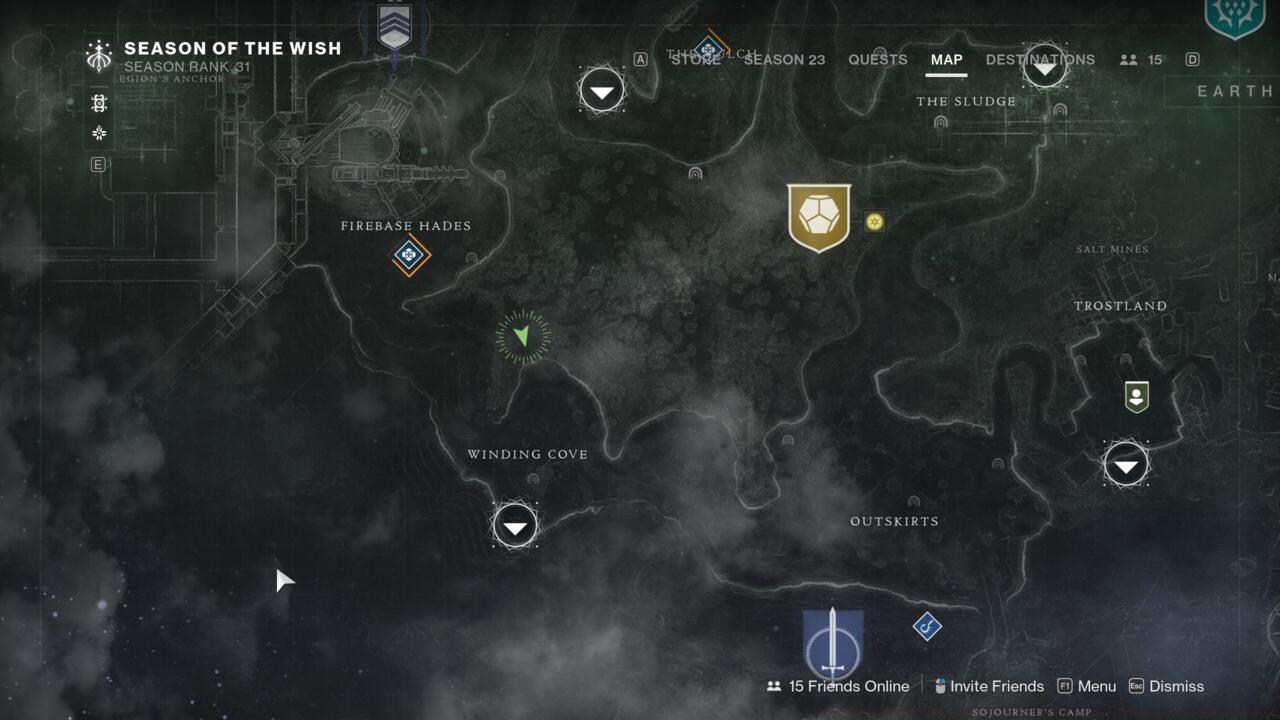Click the EARTH destination banner
This screenshot has height=720, width=1280.
coord(1235,92)
